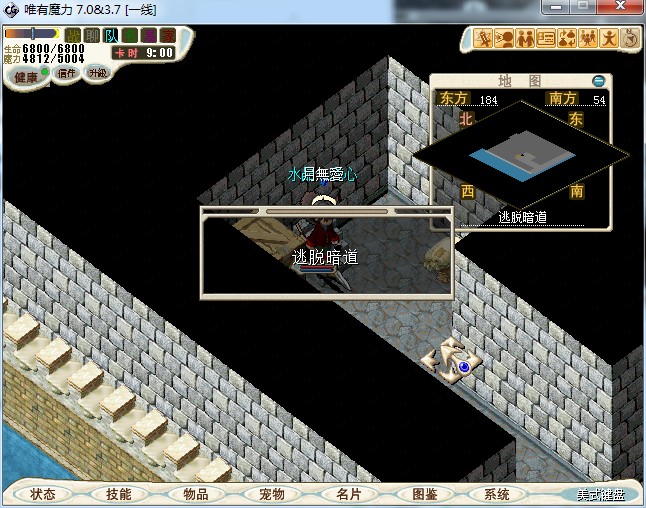
Task: Minimize the 地图 map panel
Action: tap(598, 80)
